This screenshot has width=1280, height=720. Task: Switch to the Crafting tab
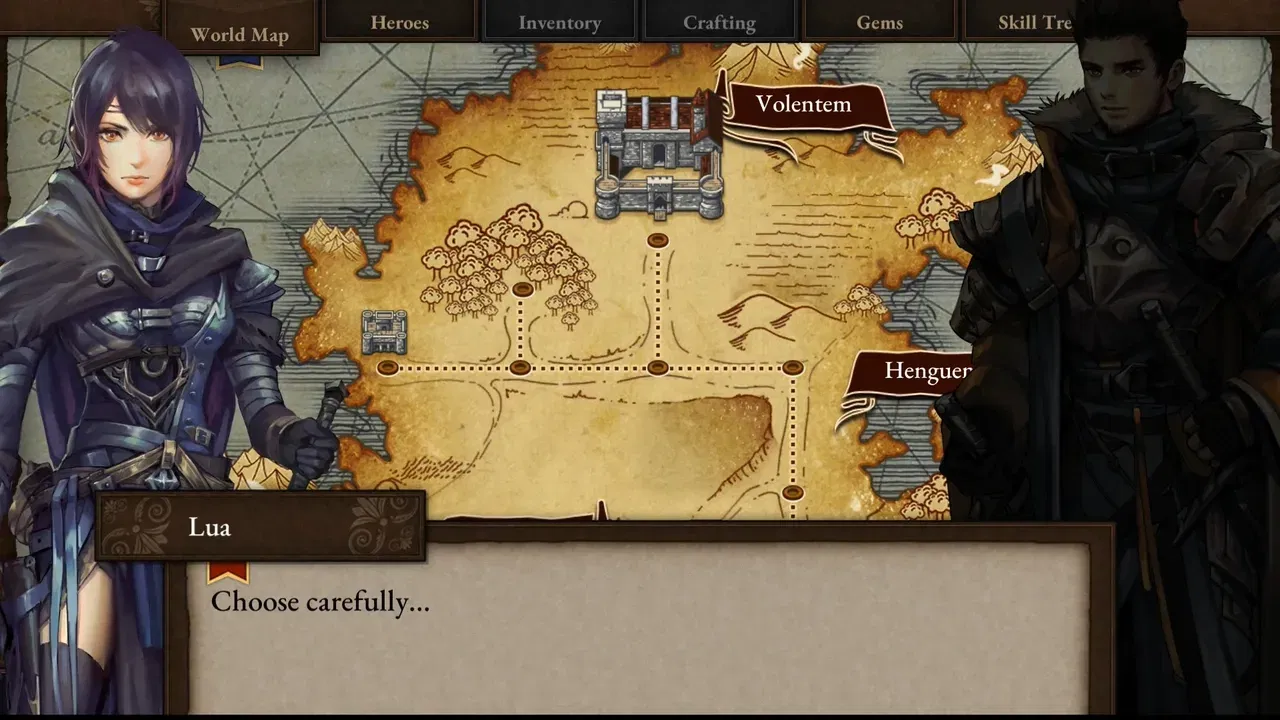point(719,21)
